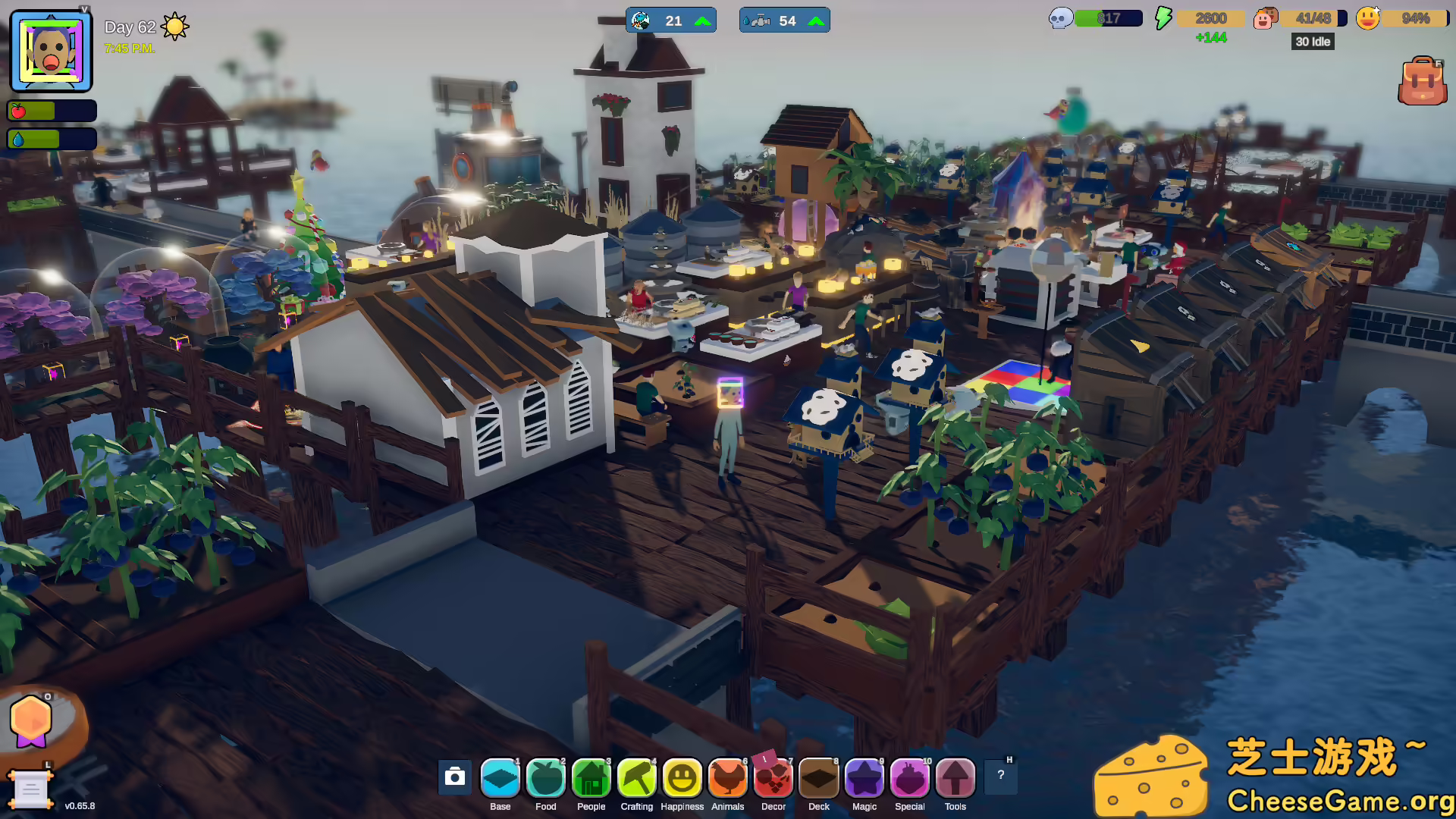Image resolution: width=1456 pixels, height=819 pixels.
Task: Expand the water supply arrow indicator
Action: coord(815,20)
